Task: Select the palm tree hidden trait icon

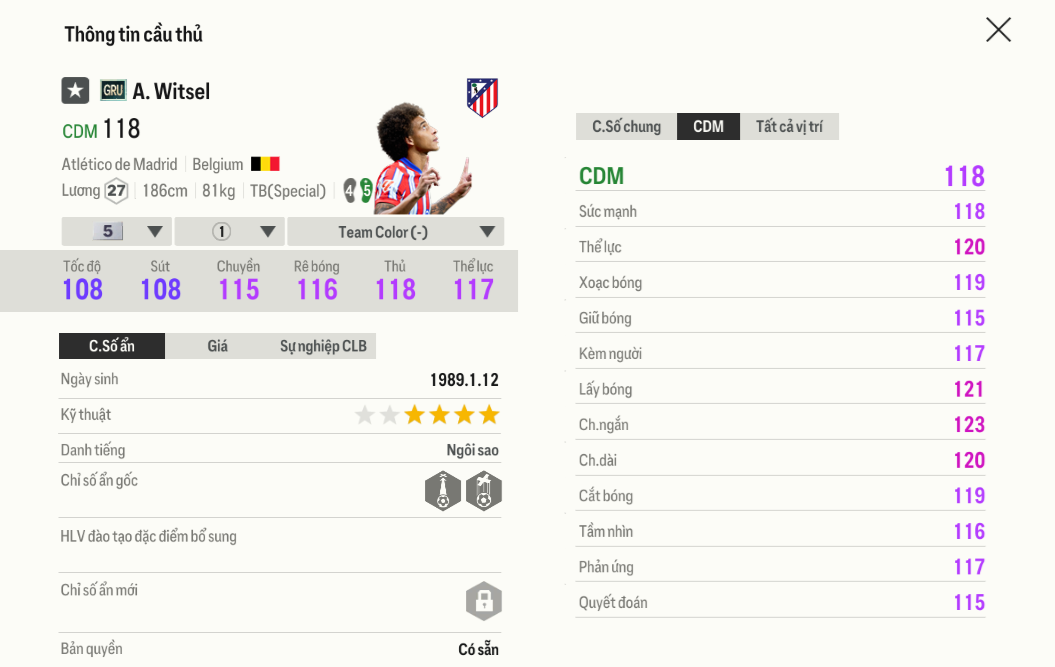Action: coord(484,491)
